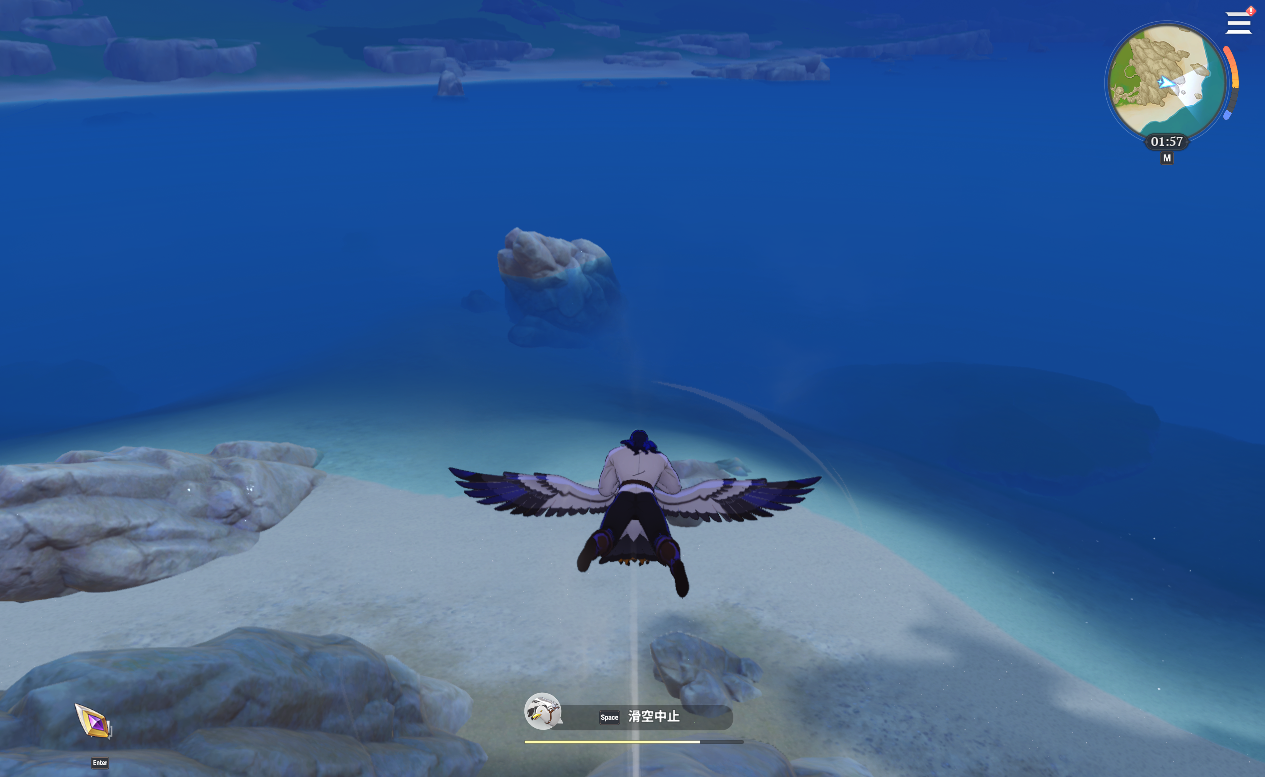Click the 滑空中止 stop gliding button
Viewport: 1265px width, 777px height.
652,717
